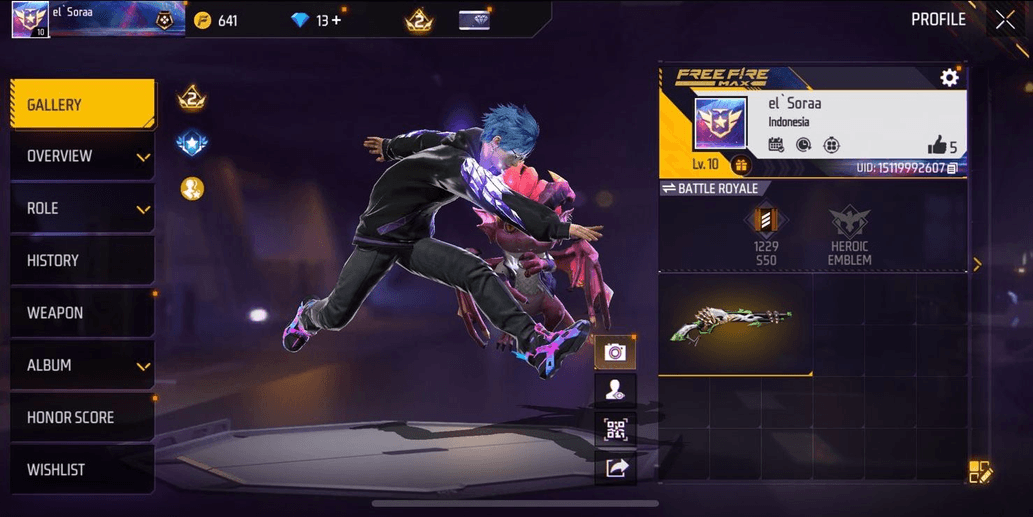This screenshot has height=517, width=1033.
Task: Show next page with the orange arrow
Action: coord(977,265)
